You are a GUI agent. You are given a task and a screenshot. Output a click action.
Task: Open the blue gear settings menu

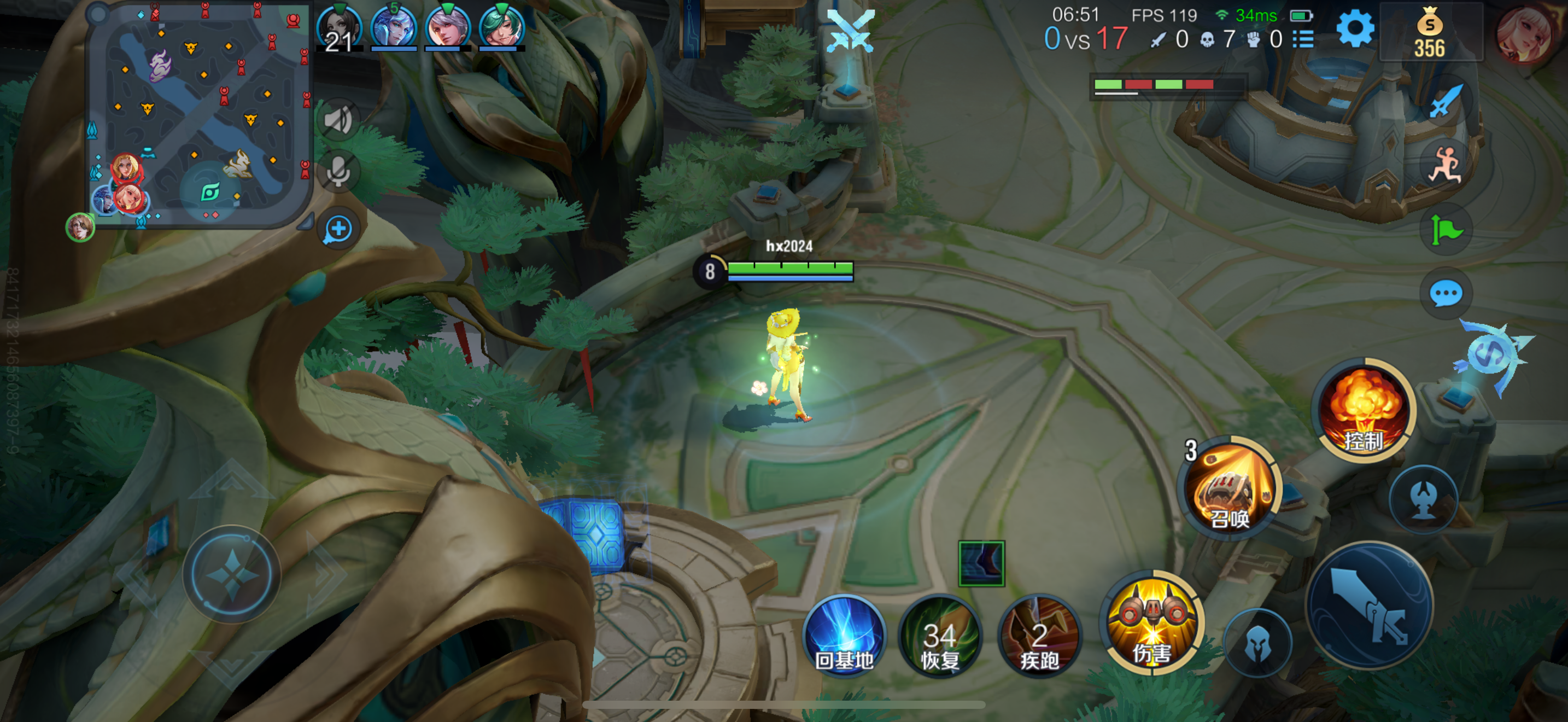(x=1354, y=28)
